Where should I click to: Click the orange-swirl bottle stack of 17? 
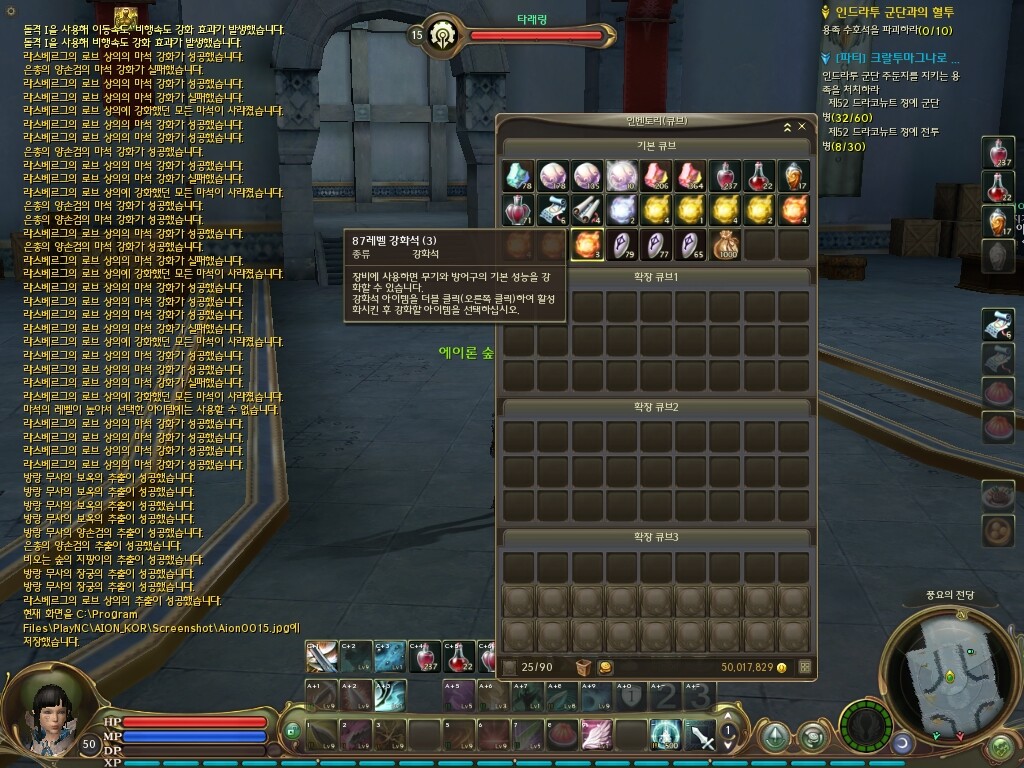(793, 176)
